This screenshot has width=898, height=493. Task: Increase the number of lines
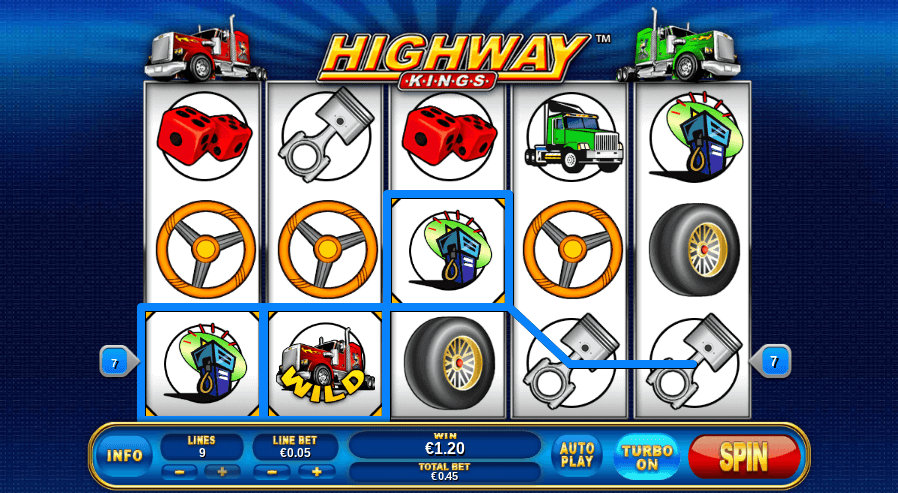point(223,471)
